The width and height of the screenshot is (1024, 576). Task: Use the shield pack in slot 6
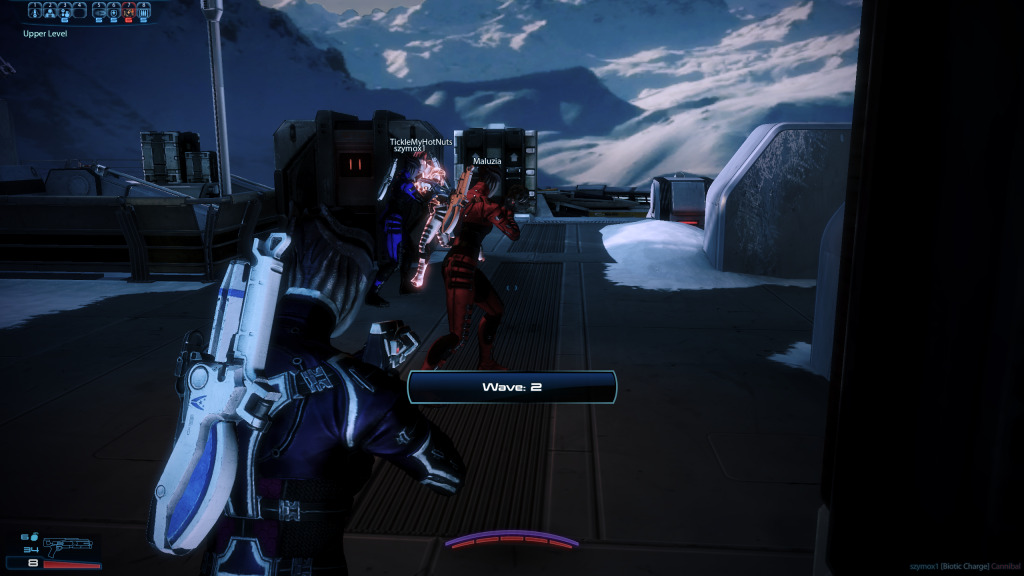point(113,13)
